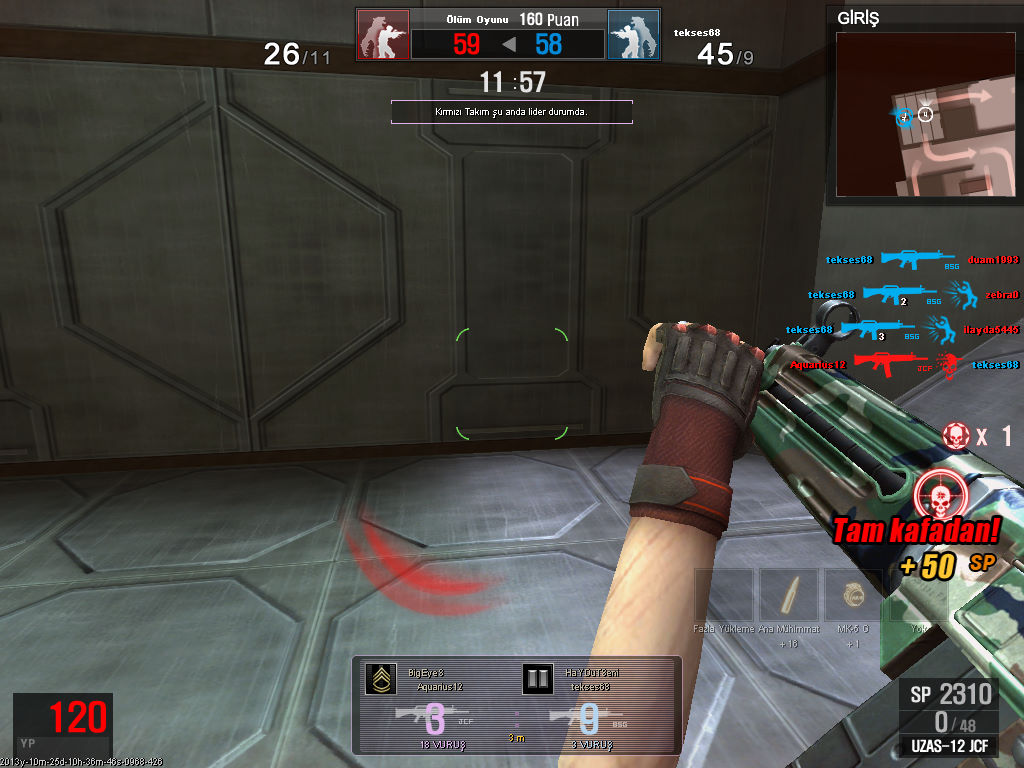The width and height of the screenshot is (1024, 768).
Task: Select the MK-6 grenade slot
Action: [852, 597]
